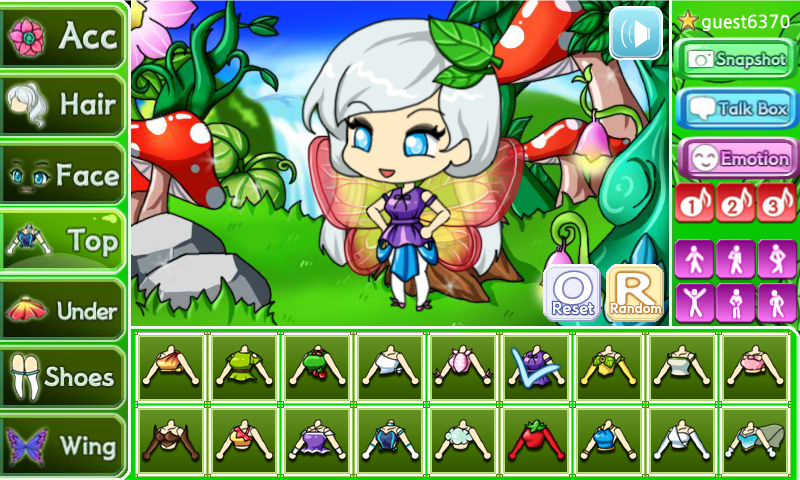Viewport: 800px width, 480px height.
Task: Choose the brown long-sleeved top
Action: 171,440
